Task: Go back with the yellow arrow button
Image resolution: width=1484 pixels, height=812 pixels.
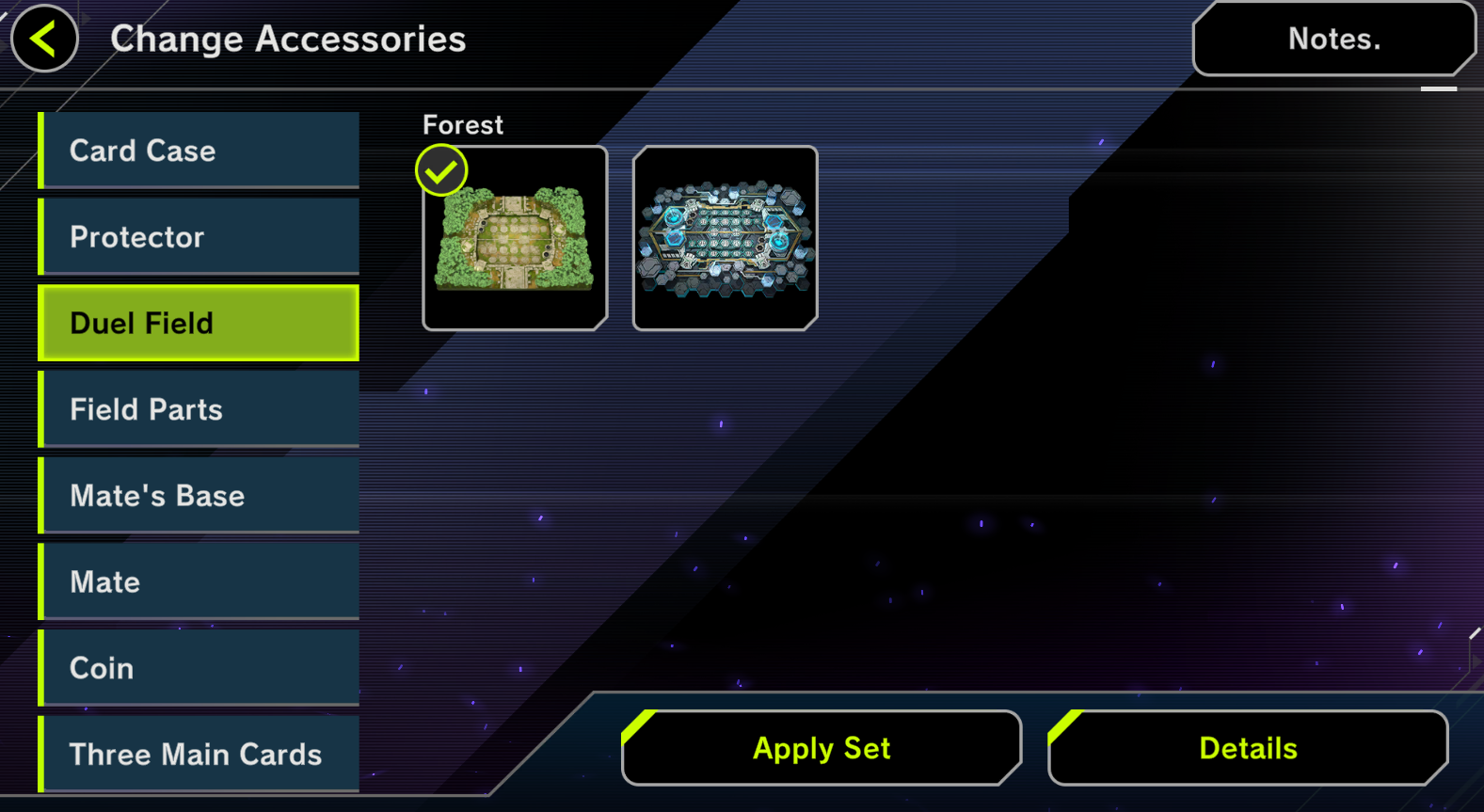Action: point(44,39)
